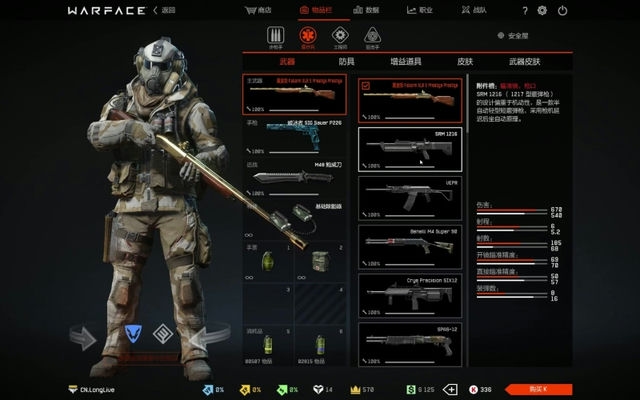
Task: Select the M48 combat knife slot
Action: pyautogui.click(x=296, y=177)
